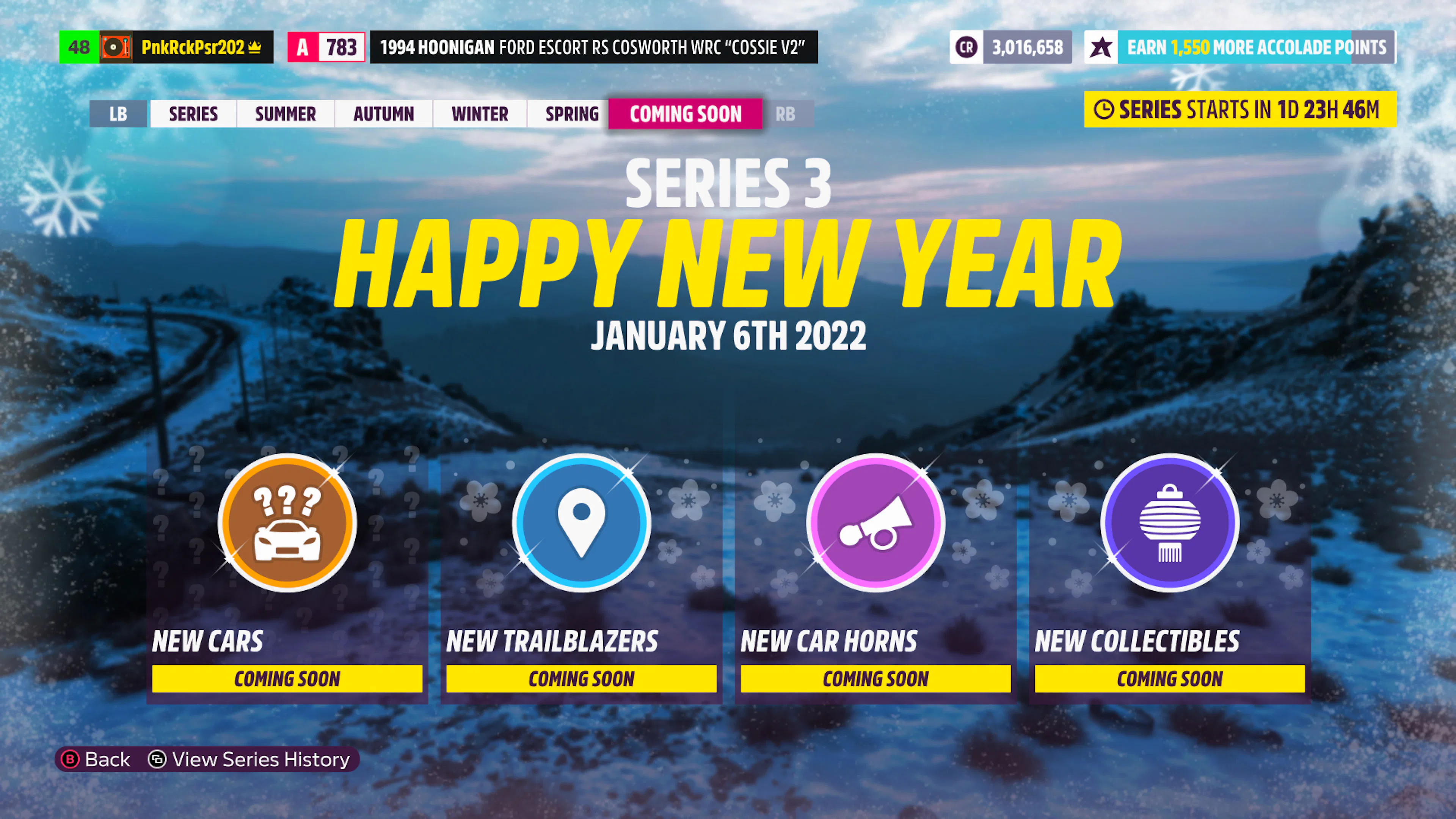Show the Winter season tab
The image size is (1456, 819).
(479, 114)
